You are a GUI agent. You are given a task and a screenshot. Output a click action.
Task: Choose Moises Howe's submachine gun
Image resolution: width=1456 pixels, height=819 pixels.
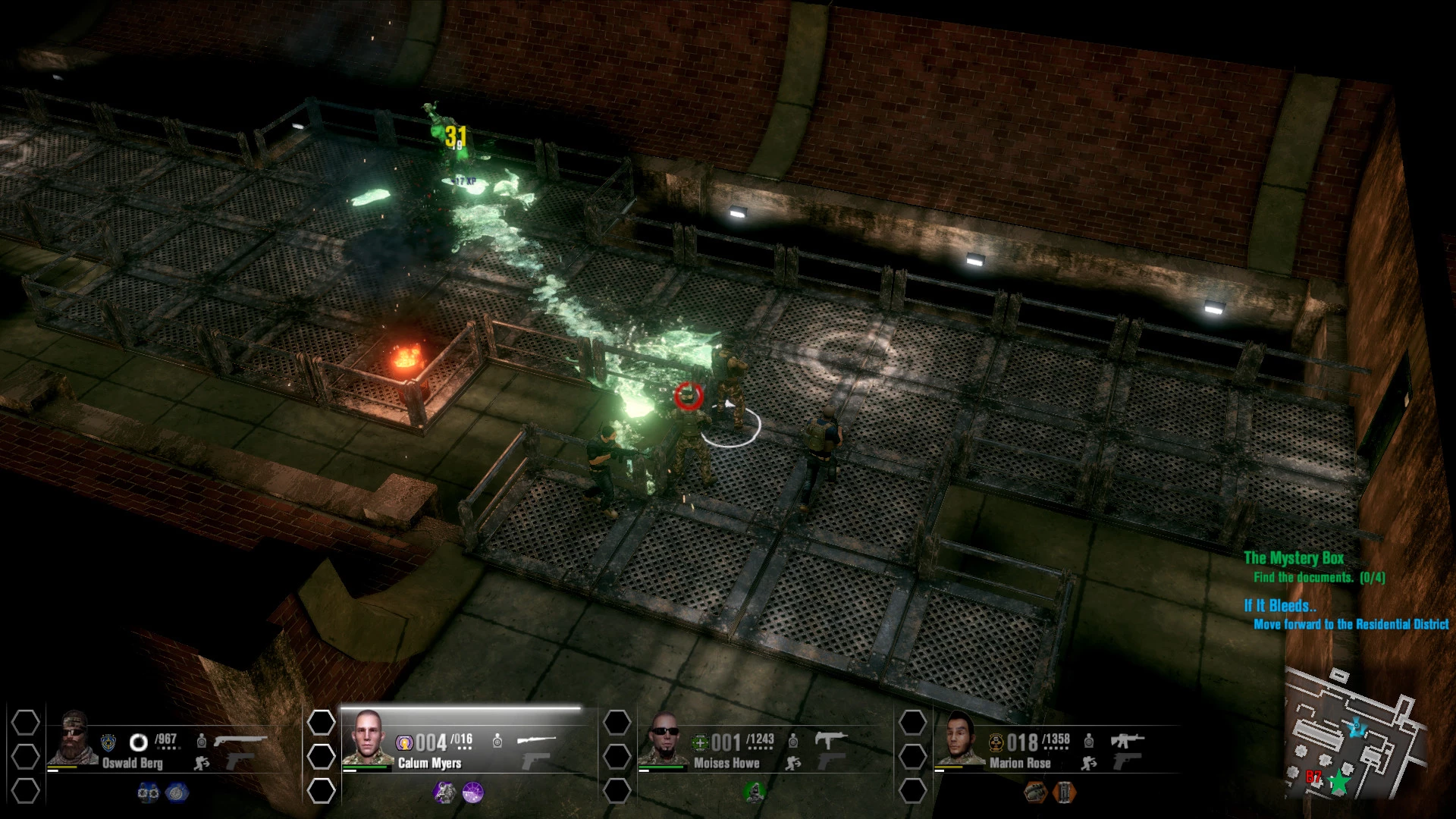(x=830, y=739)
